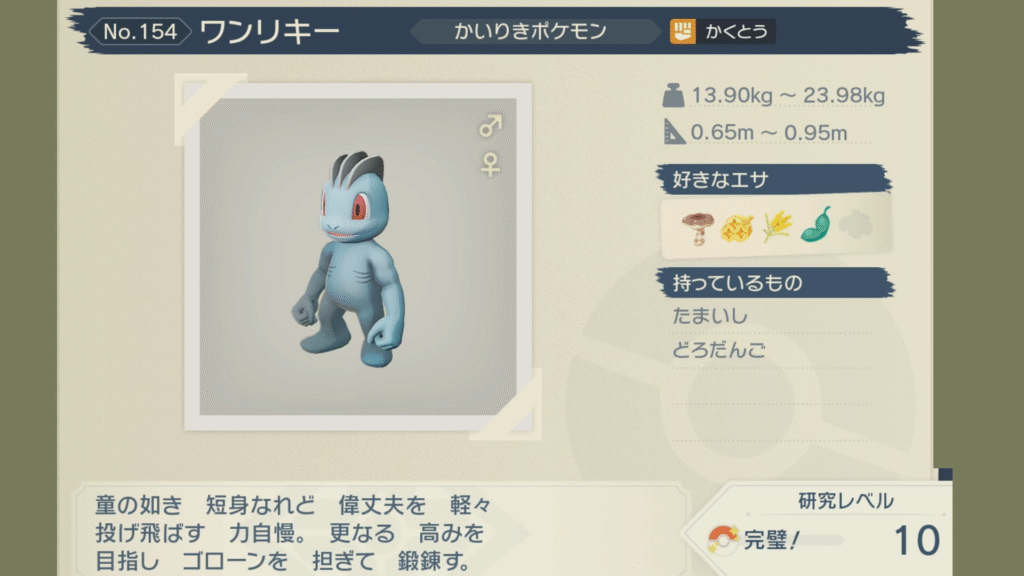Image resolution: width=1024 pixels, height=576 pixels.
Task: Select the female gender symbol
Action: tap(490, 164)
